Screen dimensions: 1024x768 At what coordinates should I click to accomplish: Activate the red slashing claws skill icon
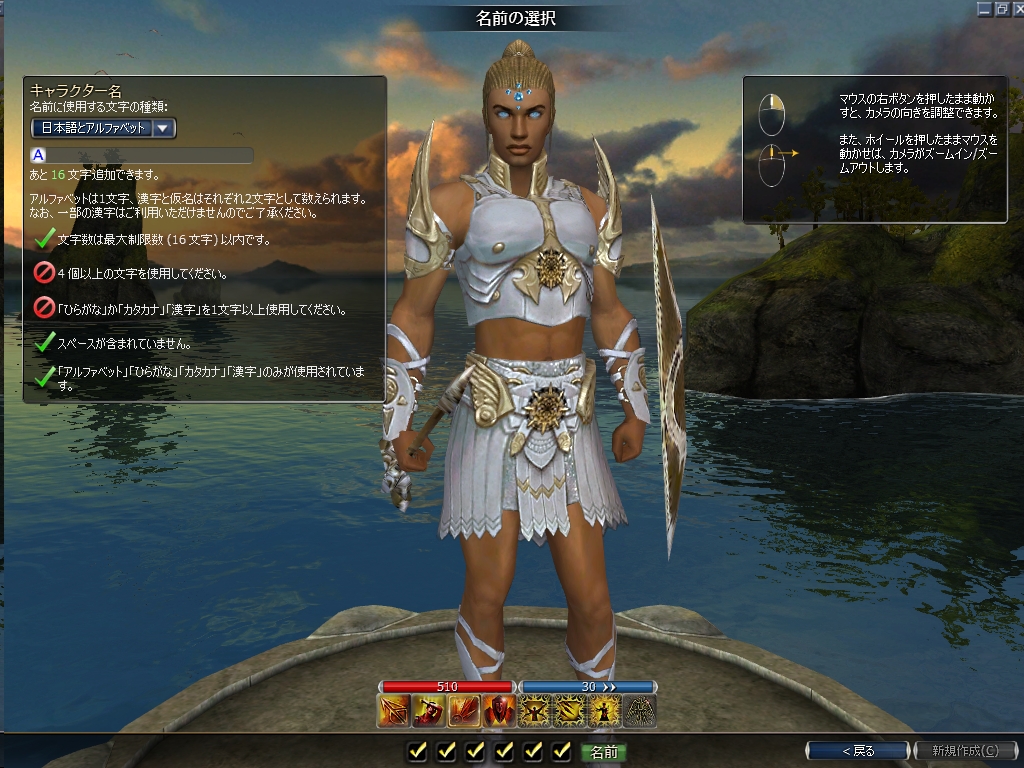(x=463, y=711)
